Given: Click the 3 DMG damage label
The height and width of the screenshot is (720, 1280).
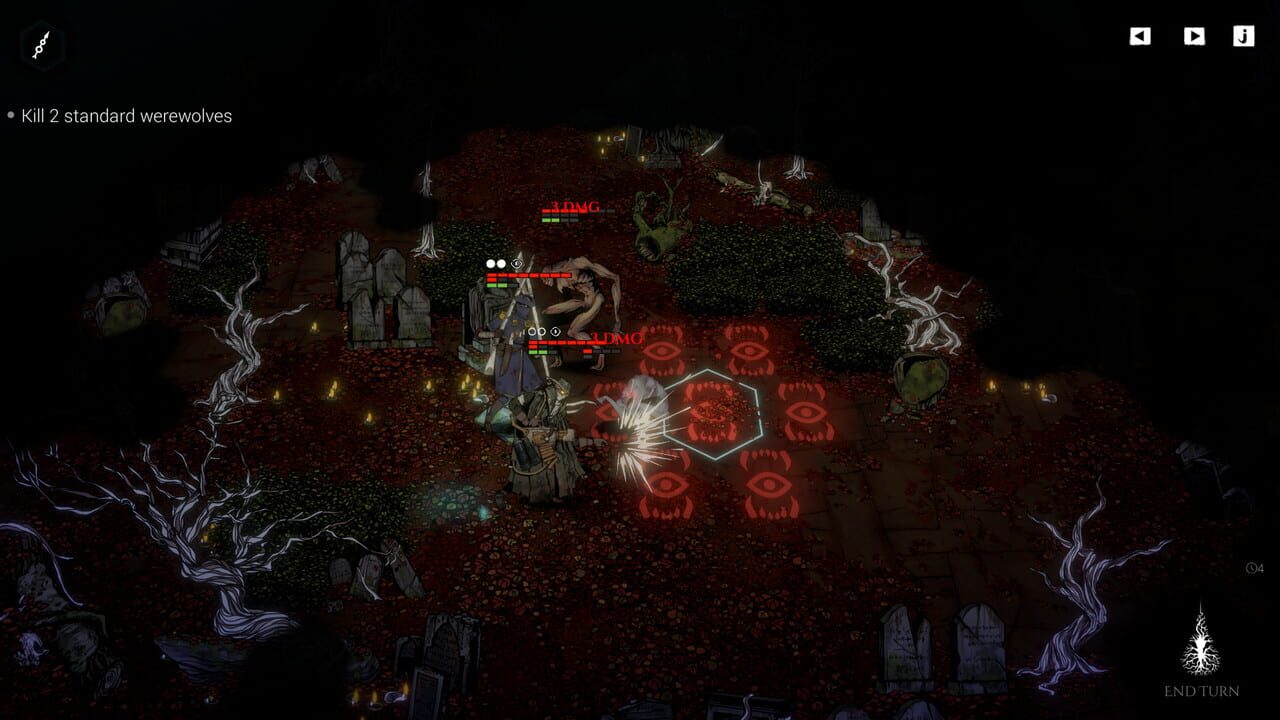Looking at the screenshot, I should coord(618,337).
